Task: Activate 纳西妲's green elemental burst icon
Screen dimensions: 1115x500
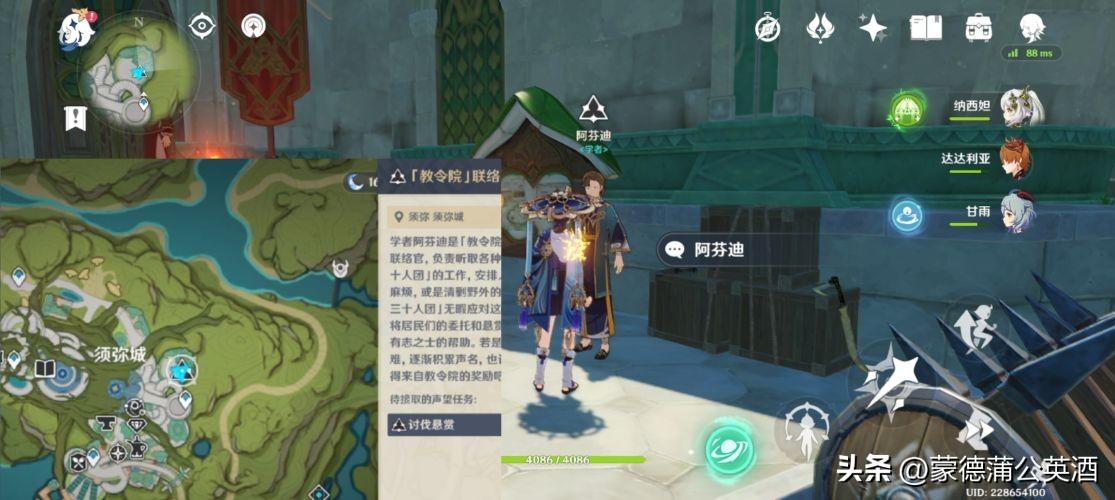Action: point(907,108)
